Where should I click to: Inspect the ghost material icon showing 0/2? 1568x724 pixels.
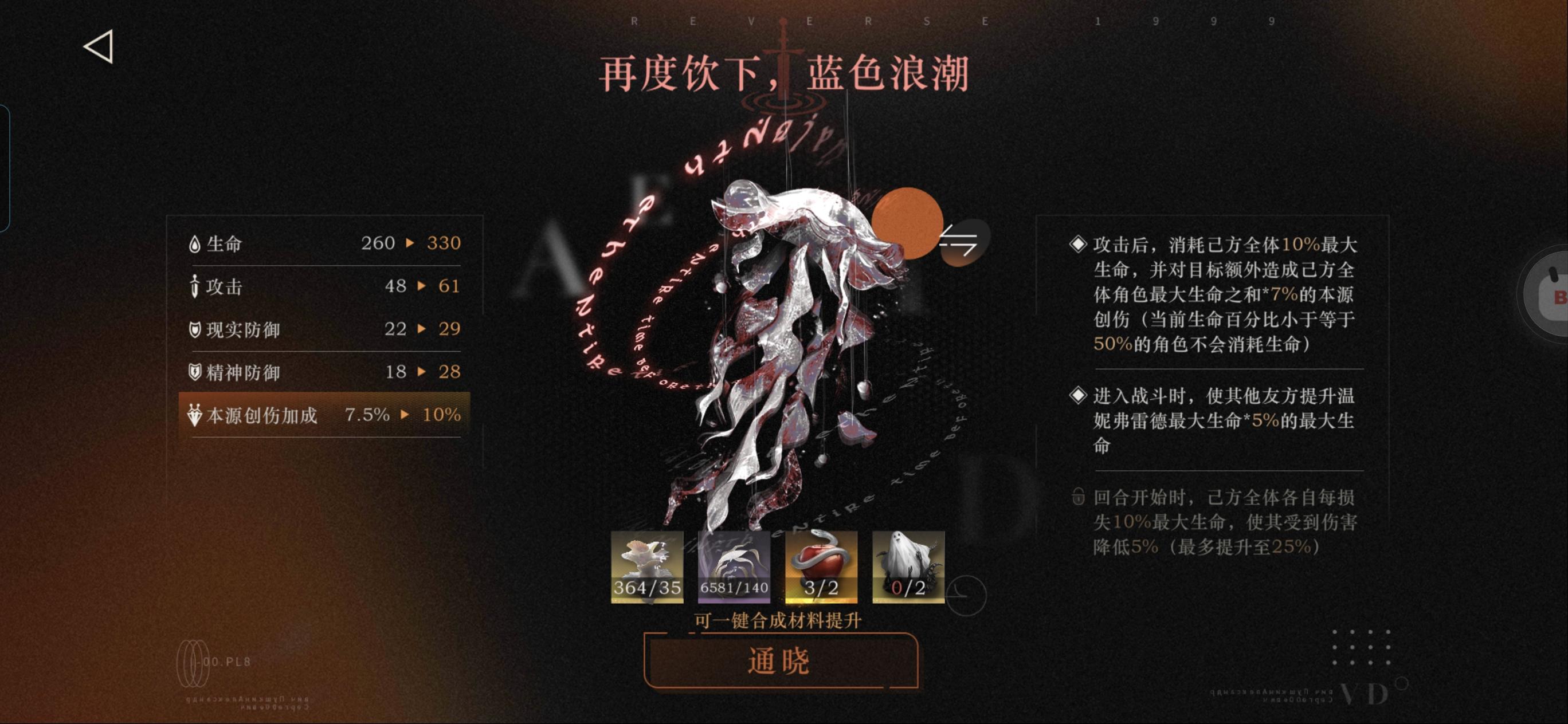[908, 567]
